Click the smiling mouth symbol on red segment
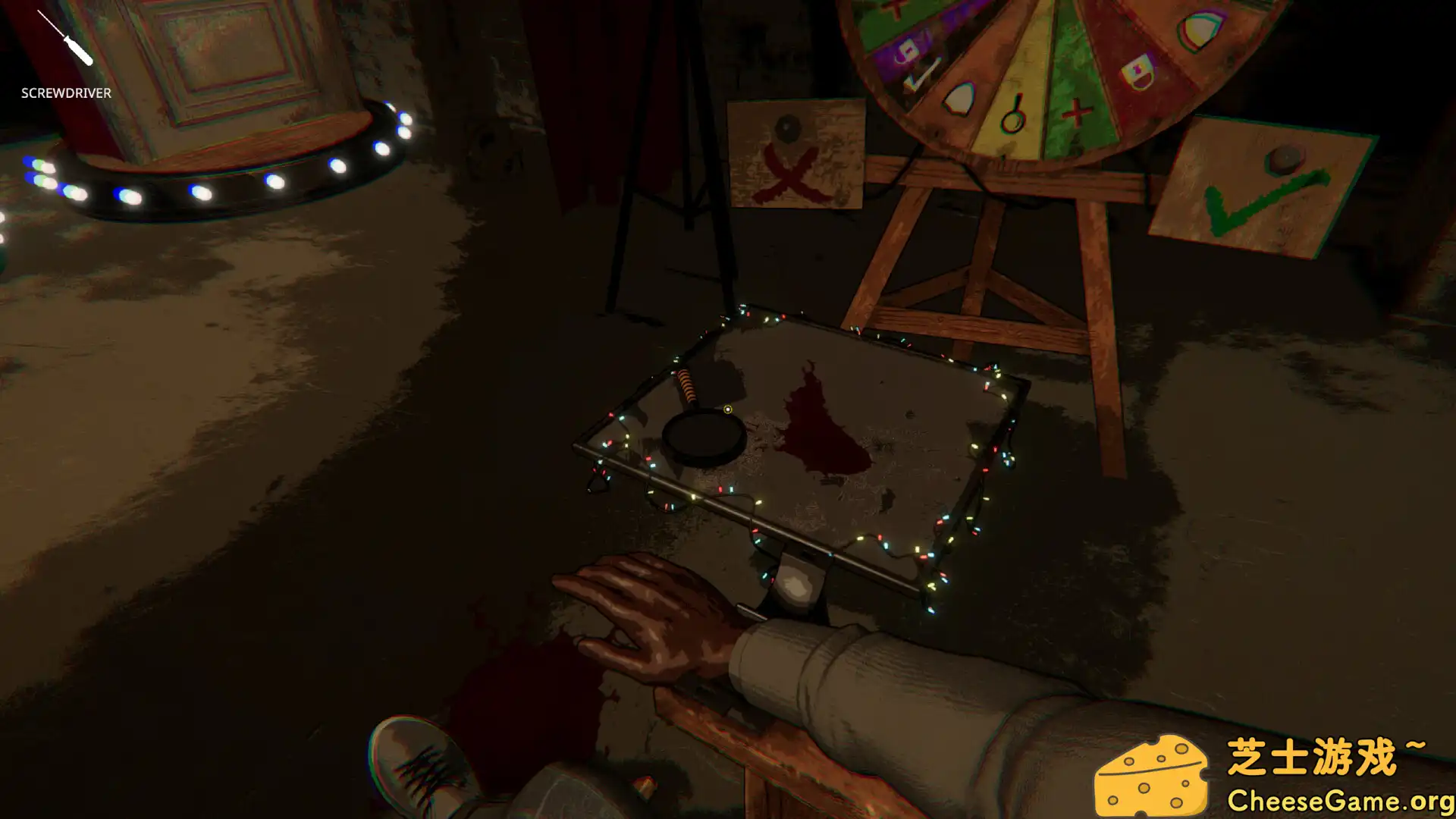 click(1137, 72)
